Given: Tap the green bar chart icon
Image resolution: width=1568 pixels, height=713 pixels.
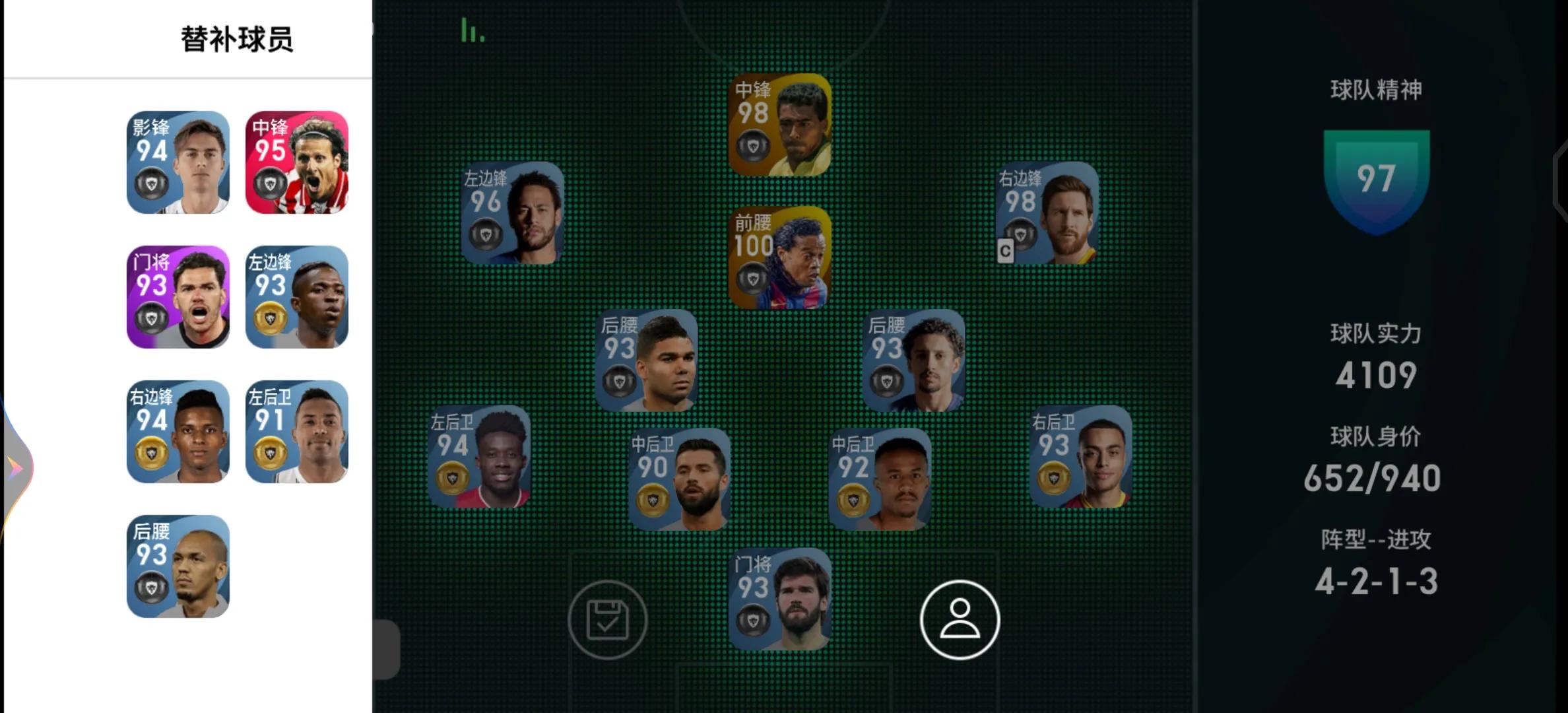Looking at the screenshot, I should 472,30.
